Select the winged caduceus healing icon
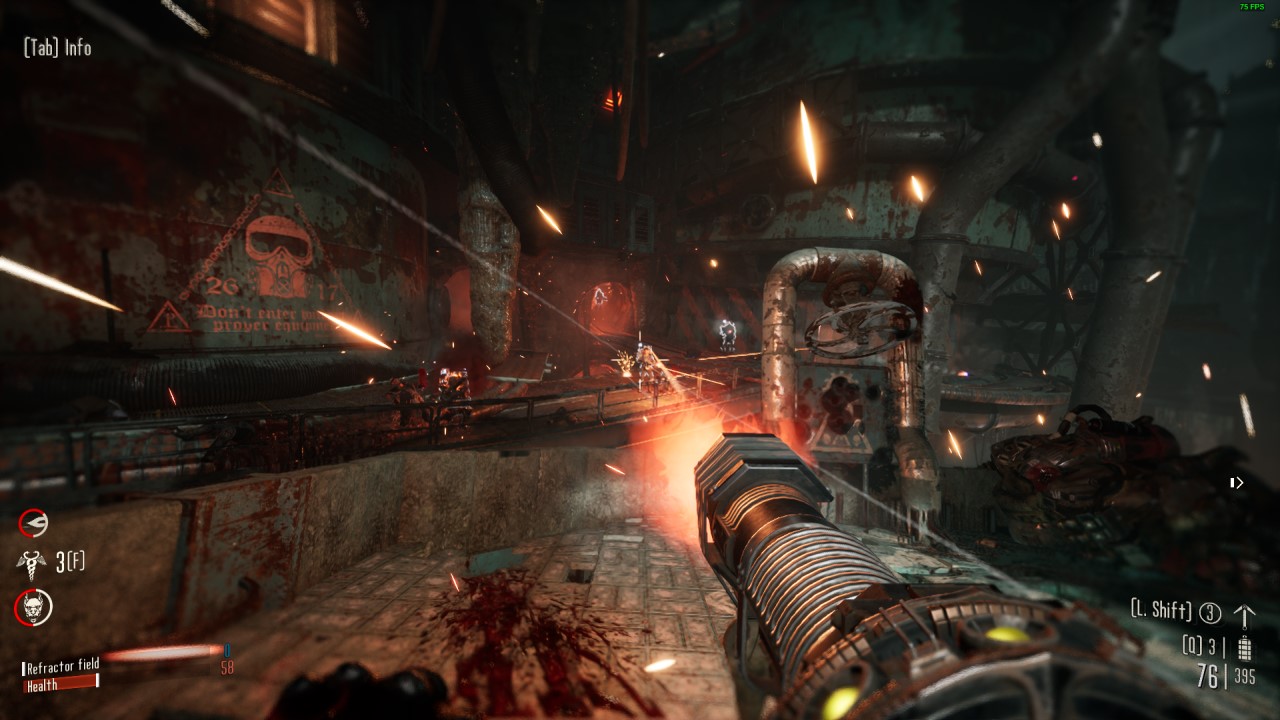 point(32,563)
